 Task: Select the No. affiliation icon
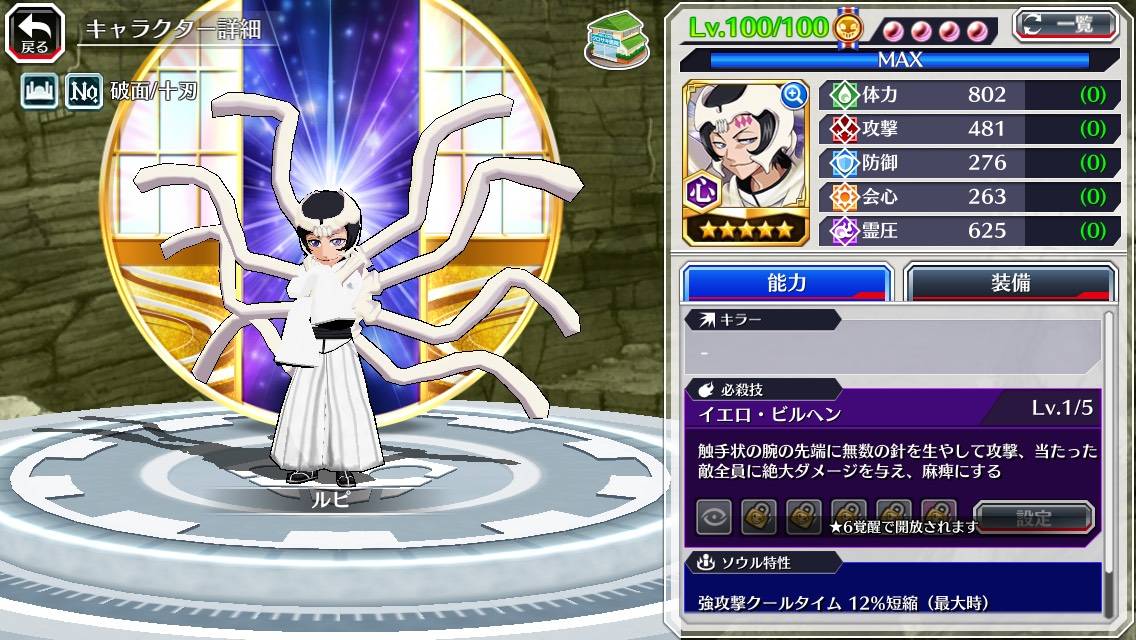click(84, 92)
